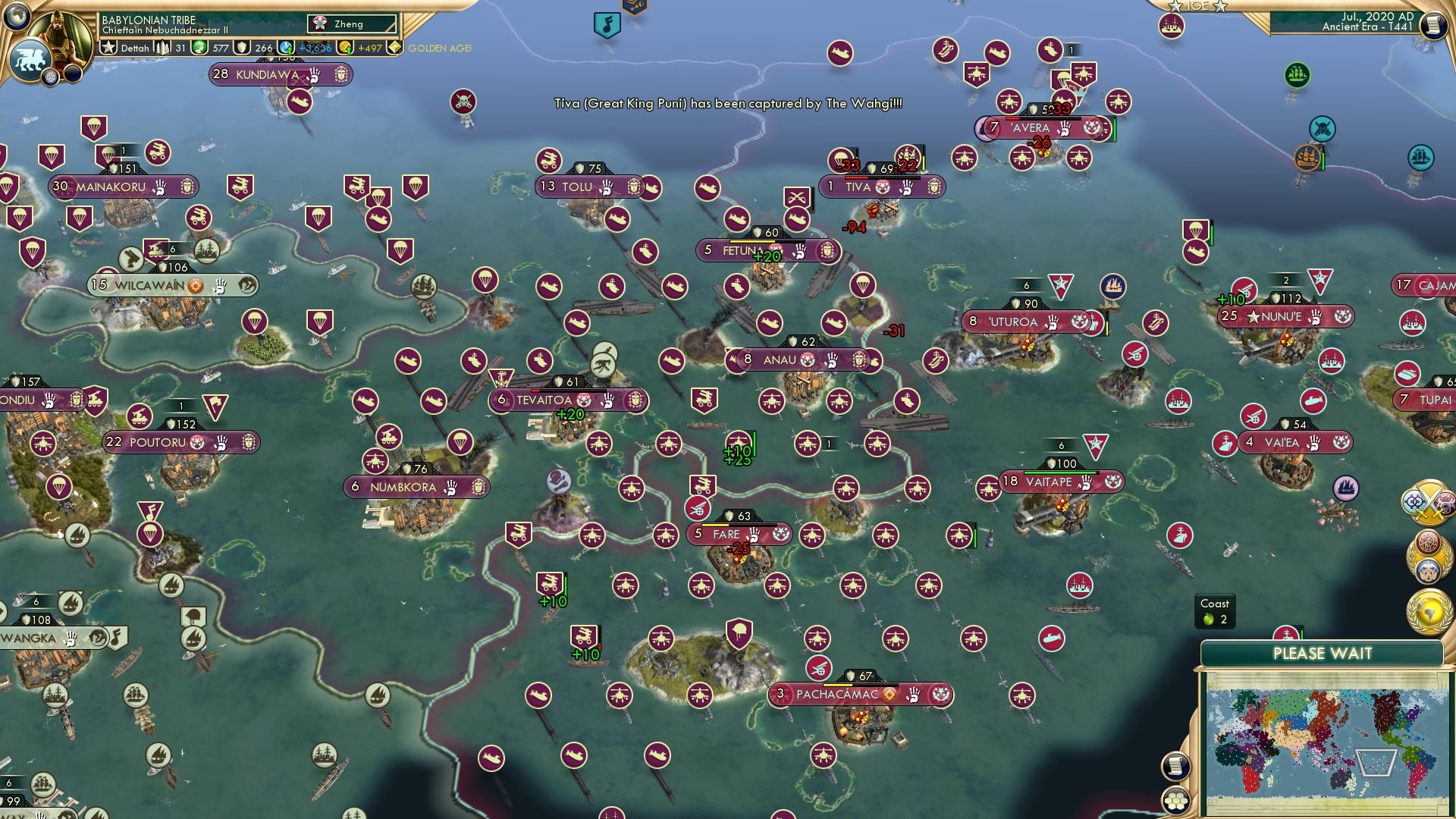Open the IGE in-game editor label
Image resolution: width=1456 pixels, height=819 pixels.
tap(1197, 6)
